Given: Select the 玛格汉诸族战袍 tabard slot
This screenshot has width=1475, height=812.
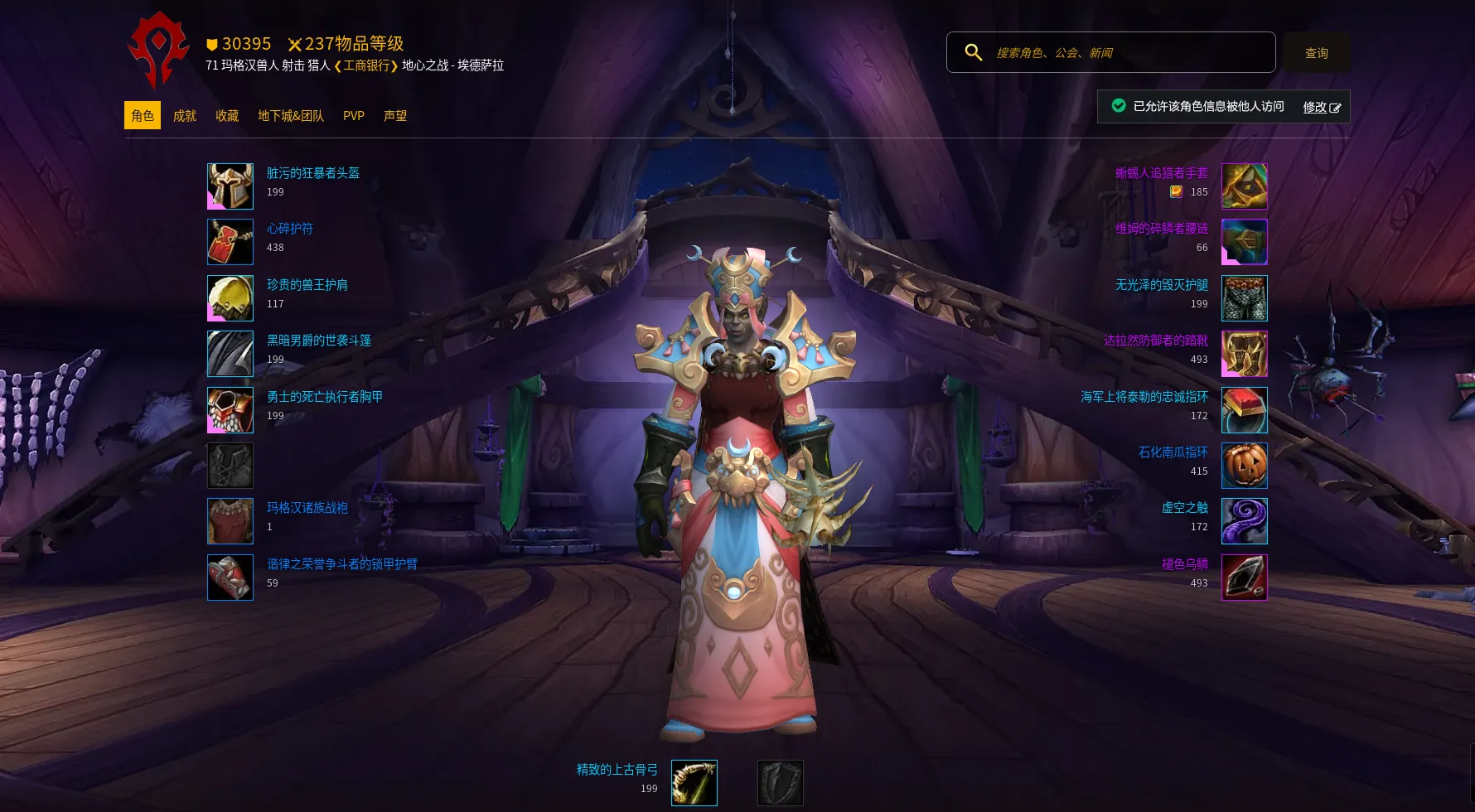Looking at the screenshot, I should 230,521.
